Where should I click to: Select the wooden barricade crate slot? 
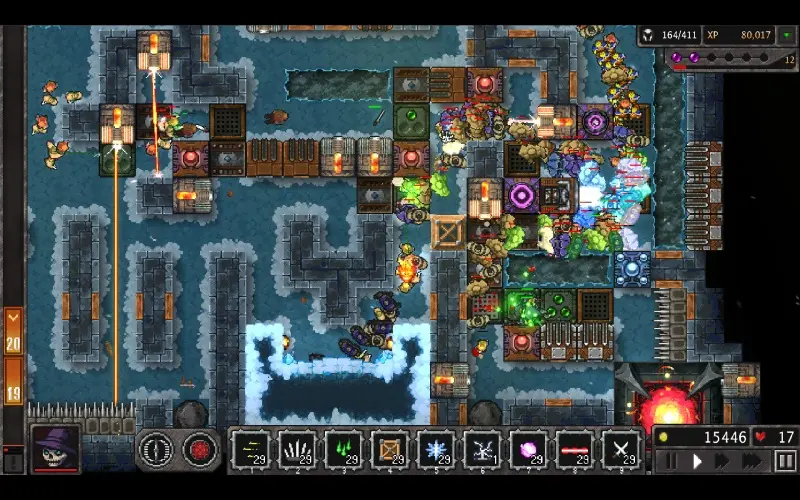coord(390,450)
